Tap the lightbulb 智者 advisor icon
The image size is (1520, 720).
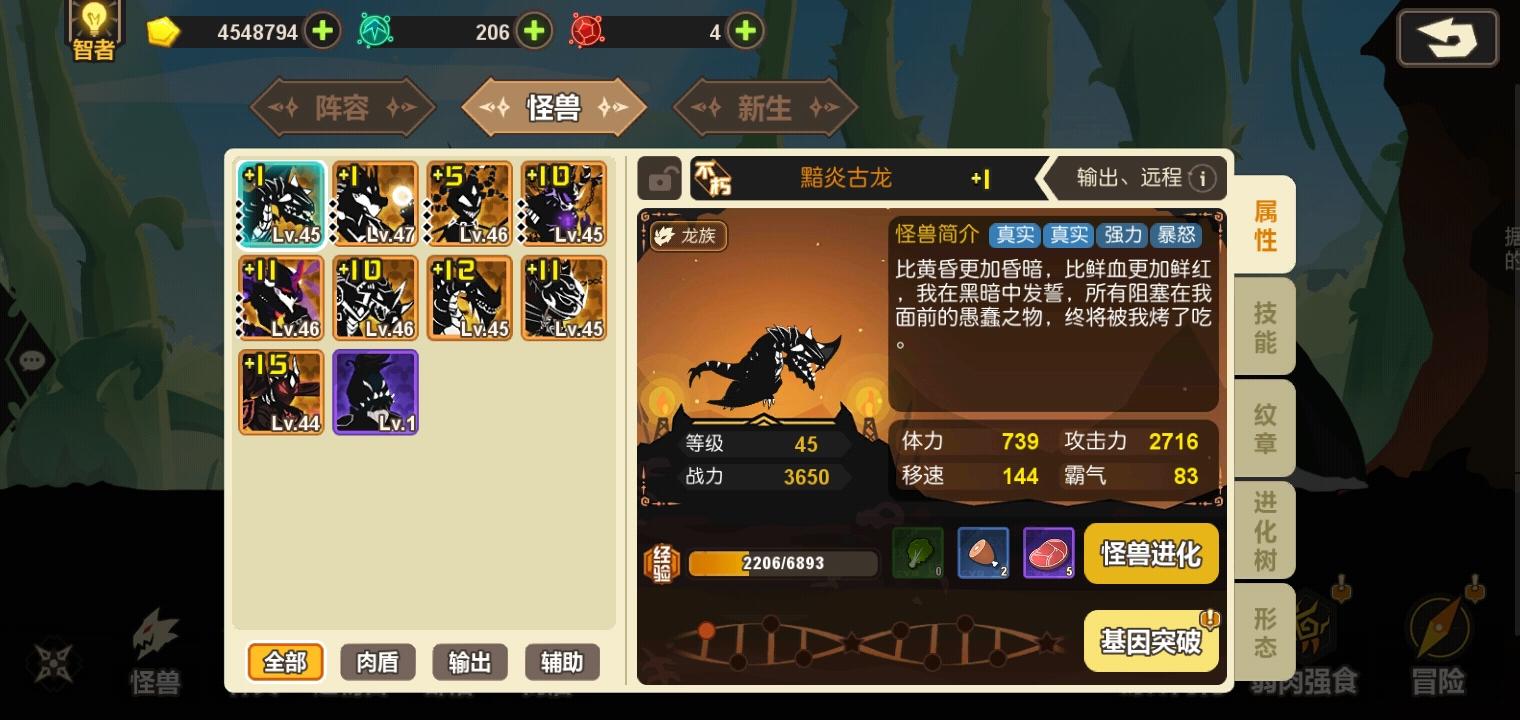(x=93, y=25)
